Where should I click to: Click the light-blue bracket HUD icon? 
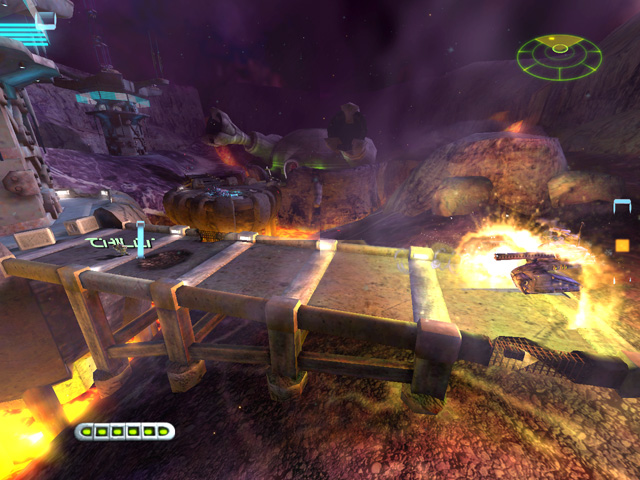[x=622, y=207]
